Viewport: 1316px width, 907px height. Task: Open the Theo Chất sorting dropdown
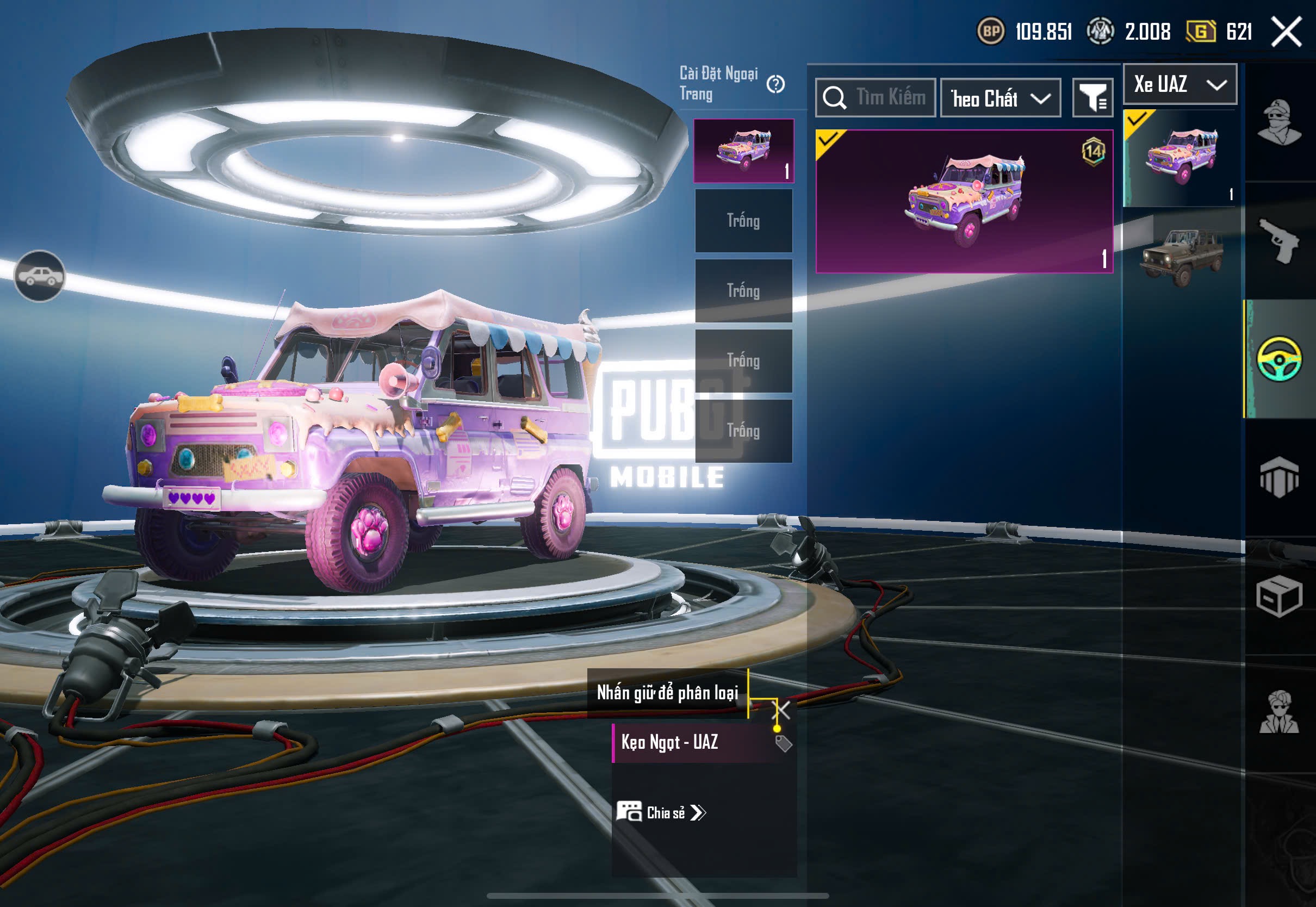pos(1000,98)
